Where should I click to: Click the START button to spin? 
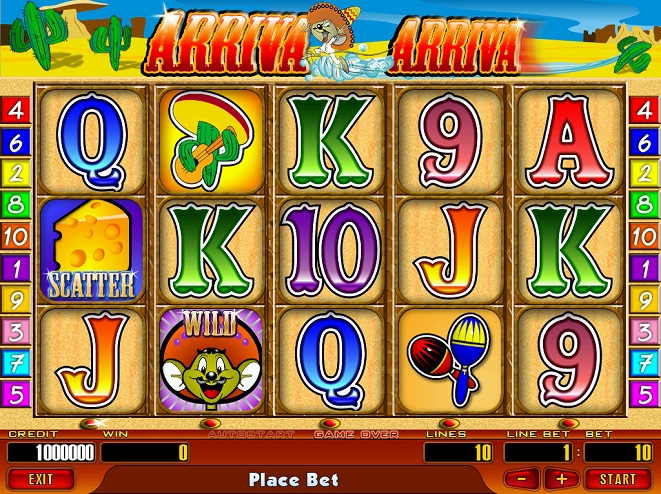click(619, 479)
